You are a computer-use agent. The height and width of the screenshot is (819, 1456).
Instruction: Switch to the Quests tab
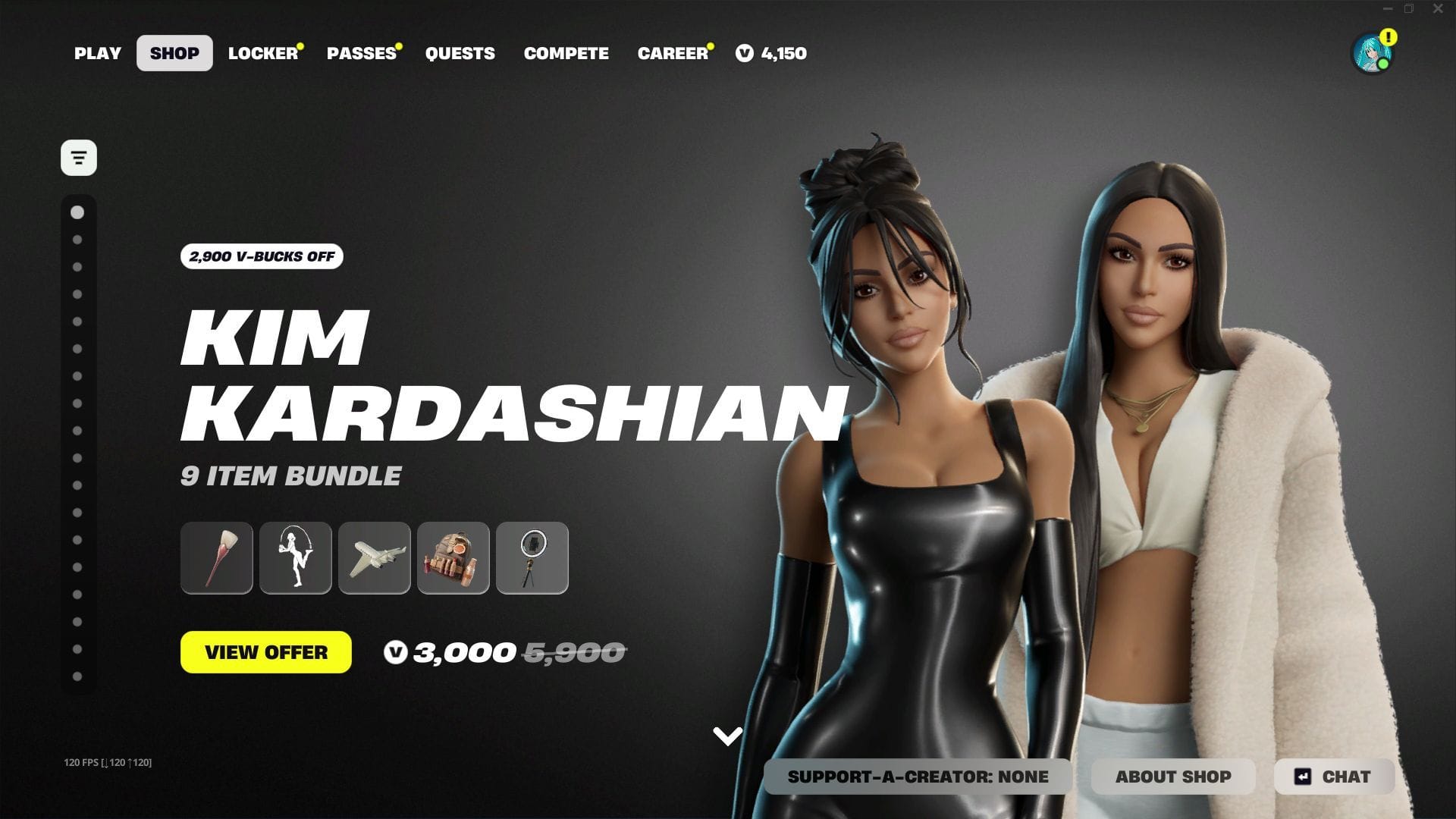(x=460, y=53)
